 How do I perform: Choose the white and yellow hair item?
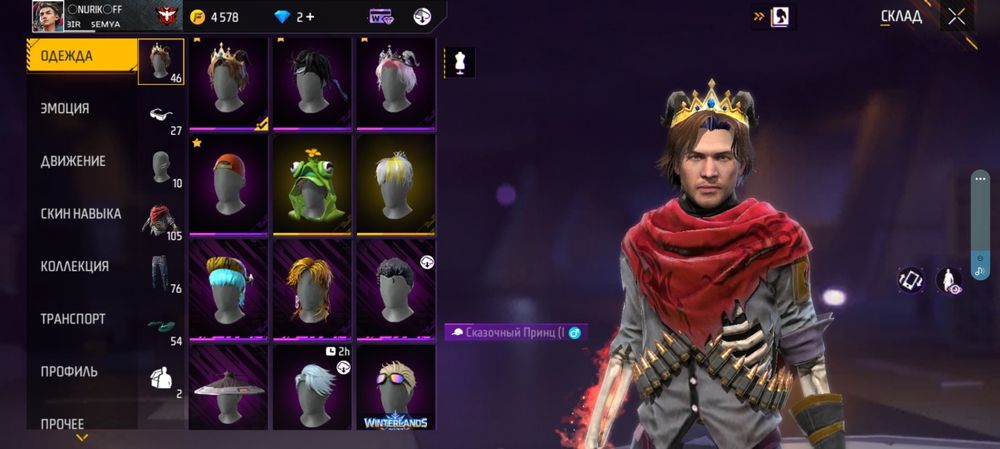tap(395, 185)
